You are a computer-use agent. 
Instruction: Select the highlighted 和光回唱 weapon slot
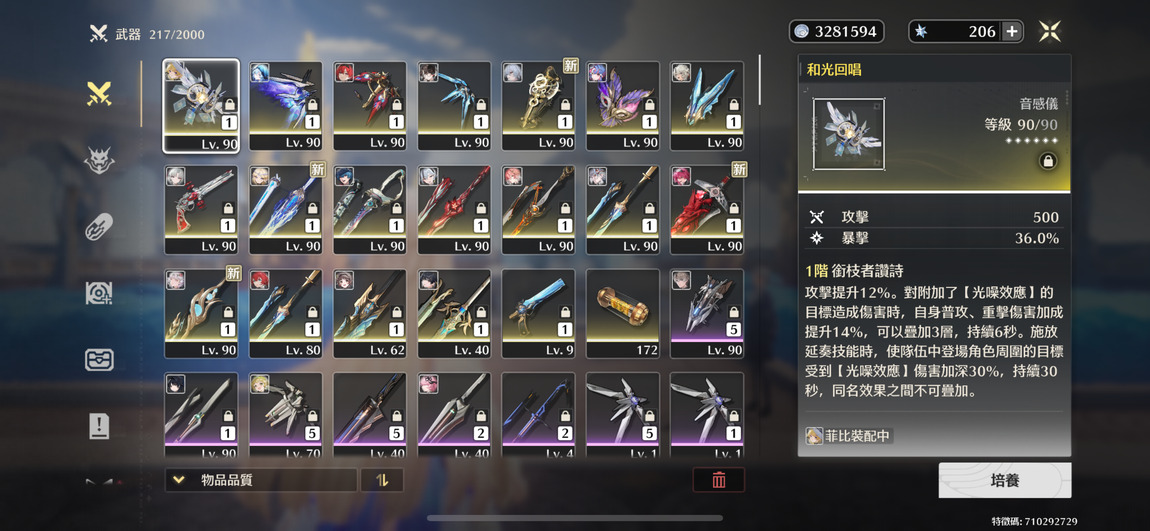tap(201, 105)
